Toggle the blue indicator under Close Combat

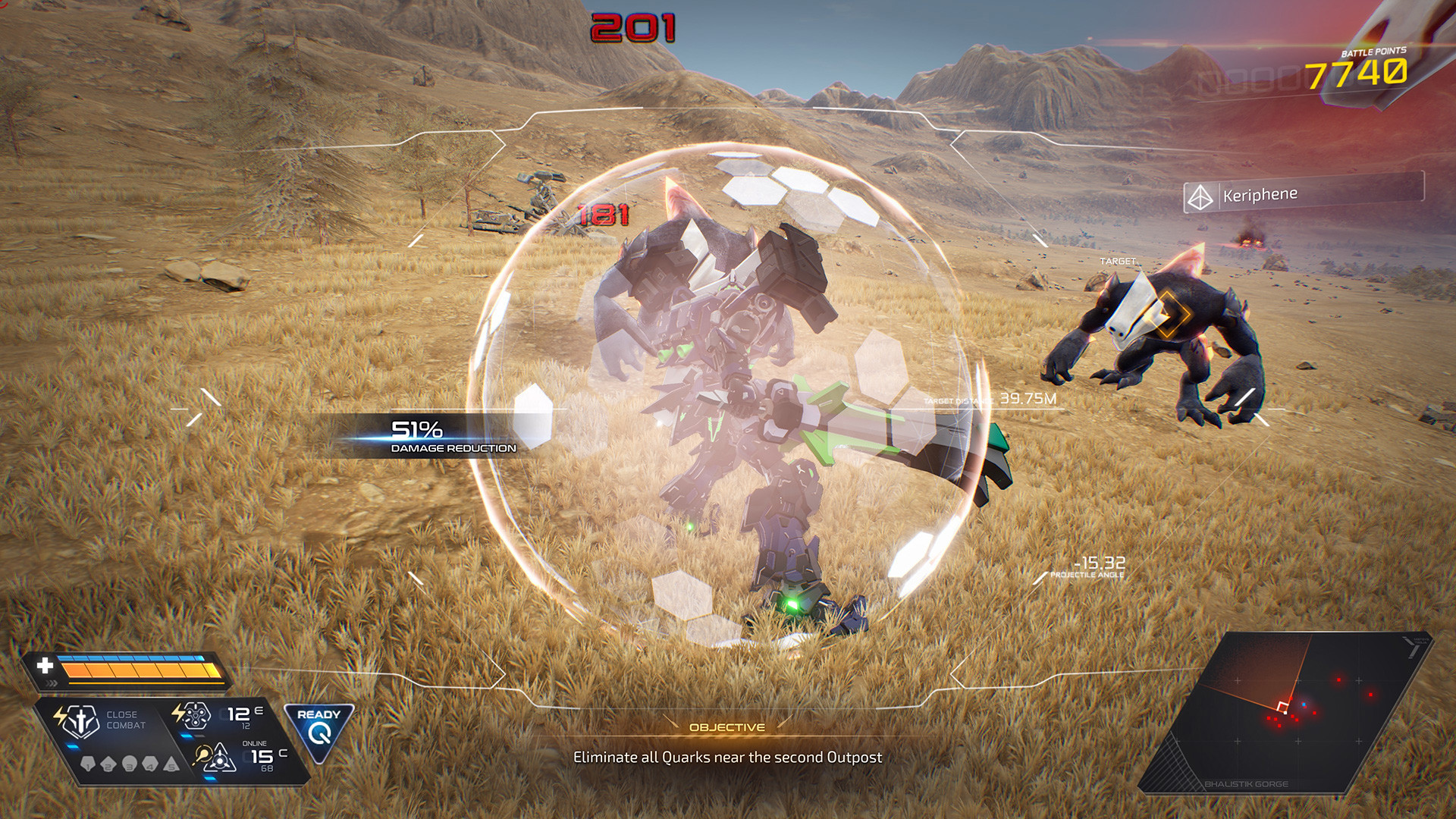(x=72, y=746)
